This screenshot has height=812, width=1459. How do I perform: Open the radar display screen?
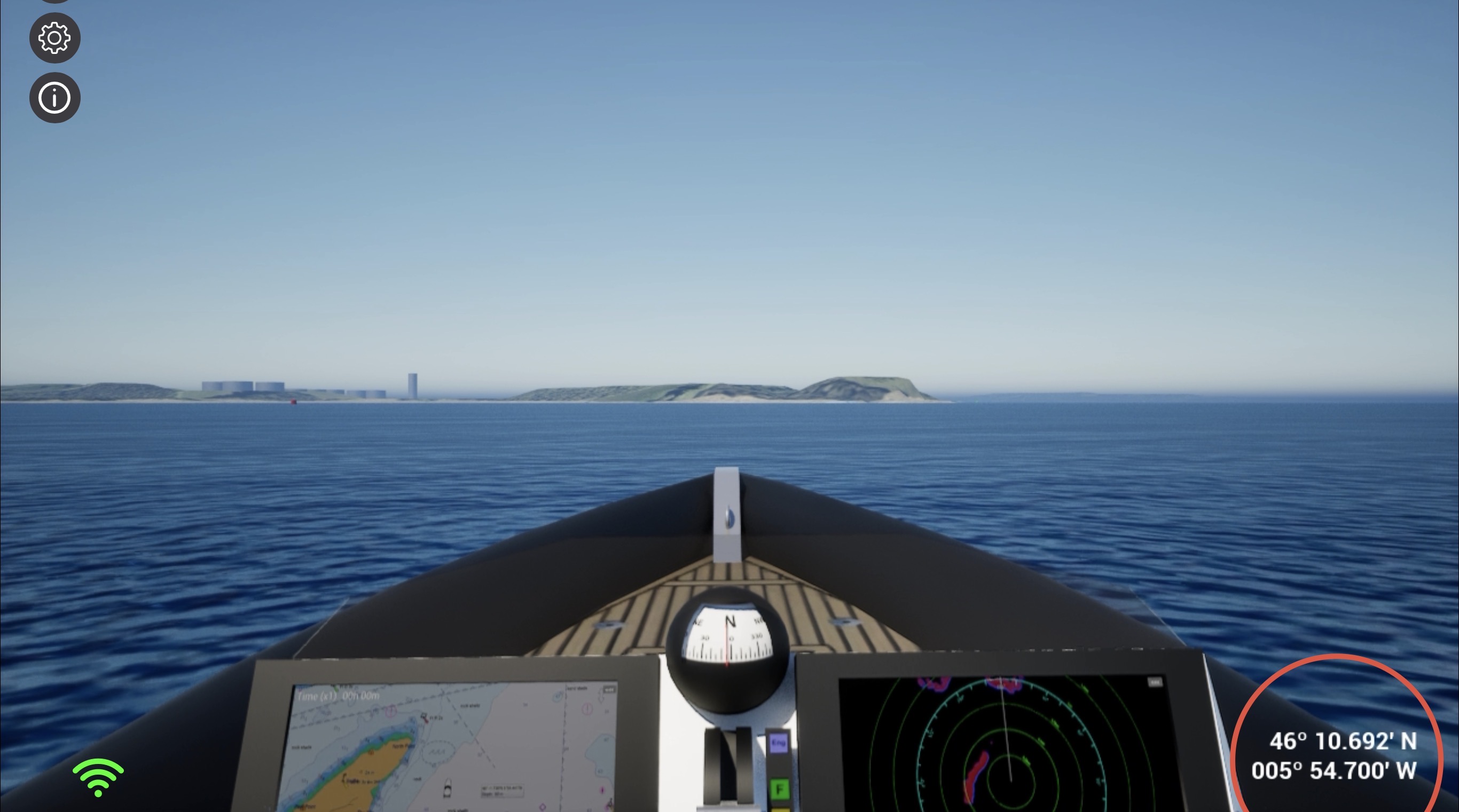1008,747
